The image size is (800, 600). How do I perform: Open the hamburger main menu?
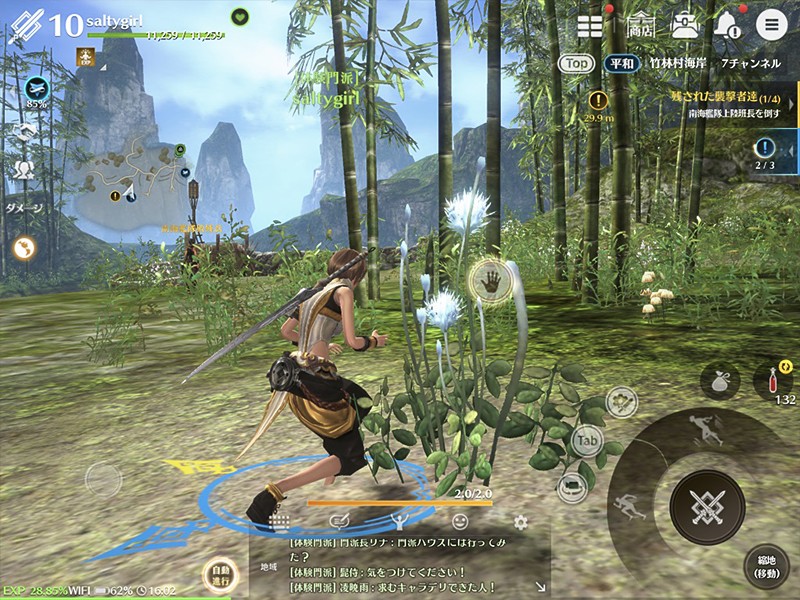point(771,25)
